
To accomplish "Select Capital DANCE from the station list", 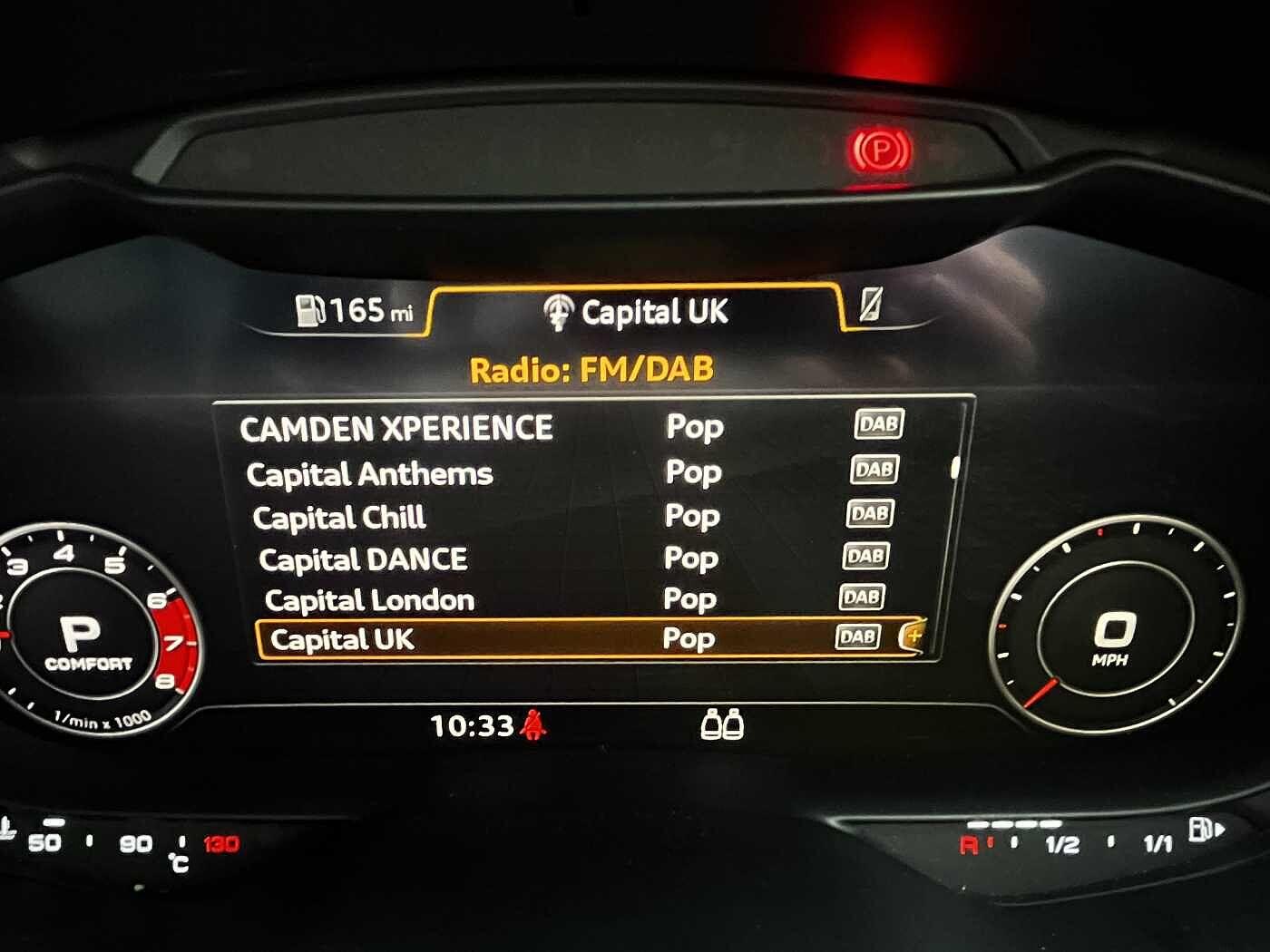I will coord(363,559).
